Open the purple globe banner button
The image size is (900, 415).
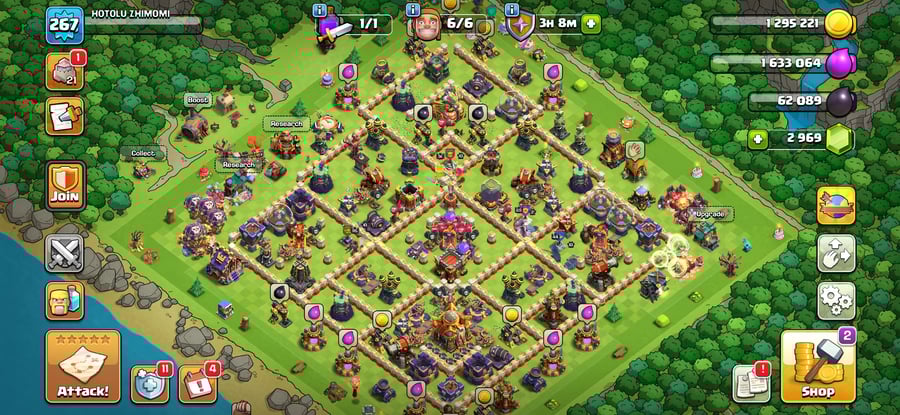[x=836, y=205]
